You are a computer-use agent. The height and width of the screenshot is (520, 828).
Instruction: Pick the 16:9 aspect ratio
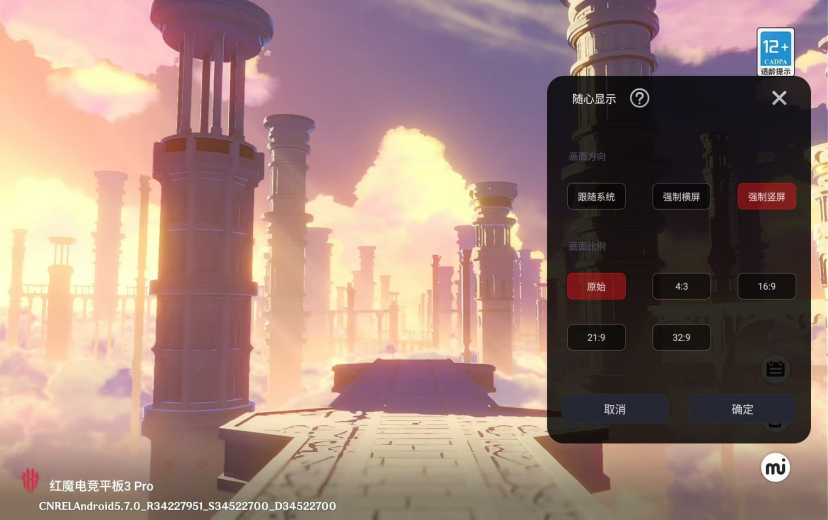[x=767, y=286]
